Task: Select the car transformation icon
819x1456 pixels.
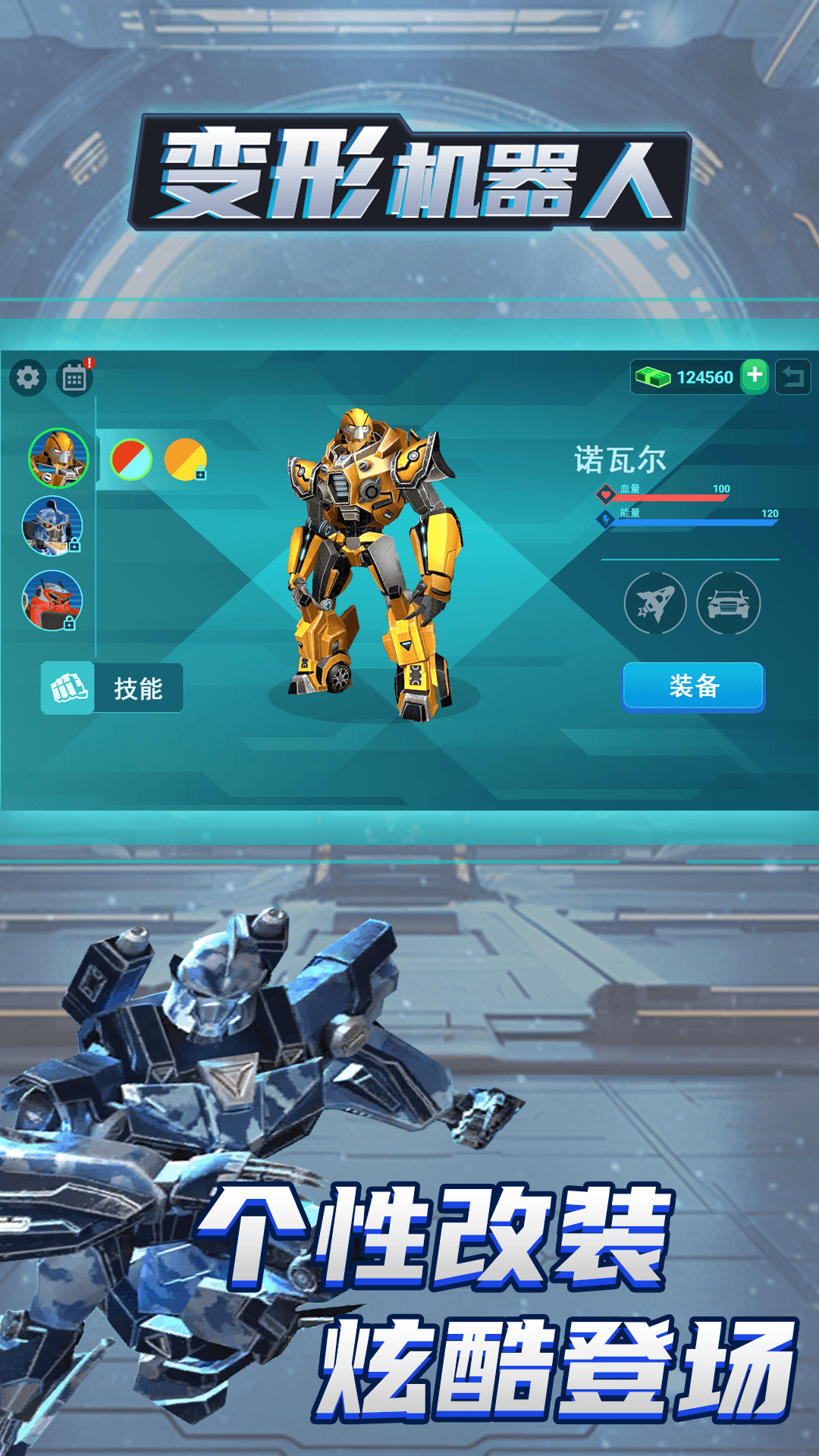Action: point(728,604)
